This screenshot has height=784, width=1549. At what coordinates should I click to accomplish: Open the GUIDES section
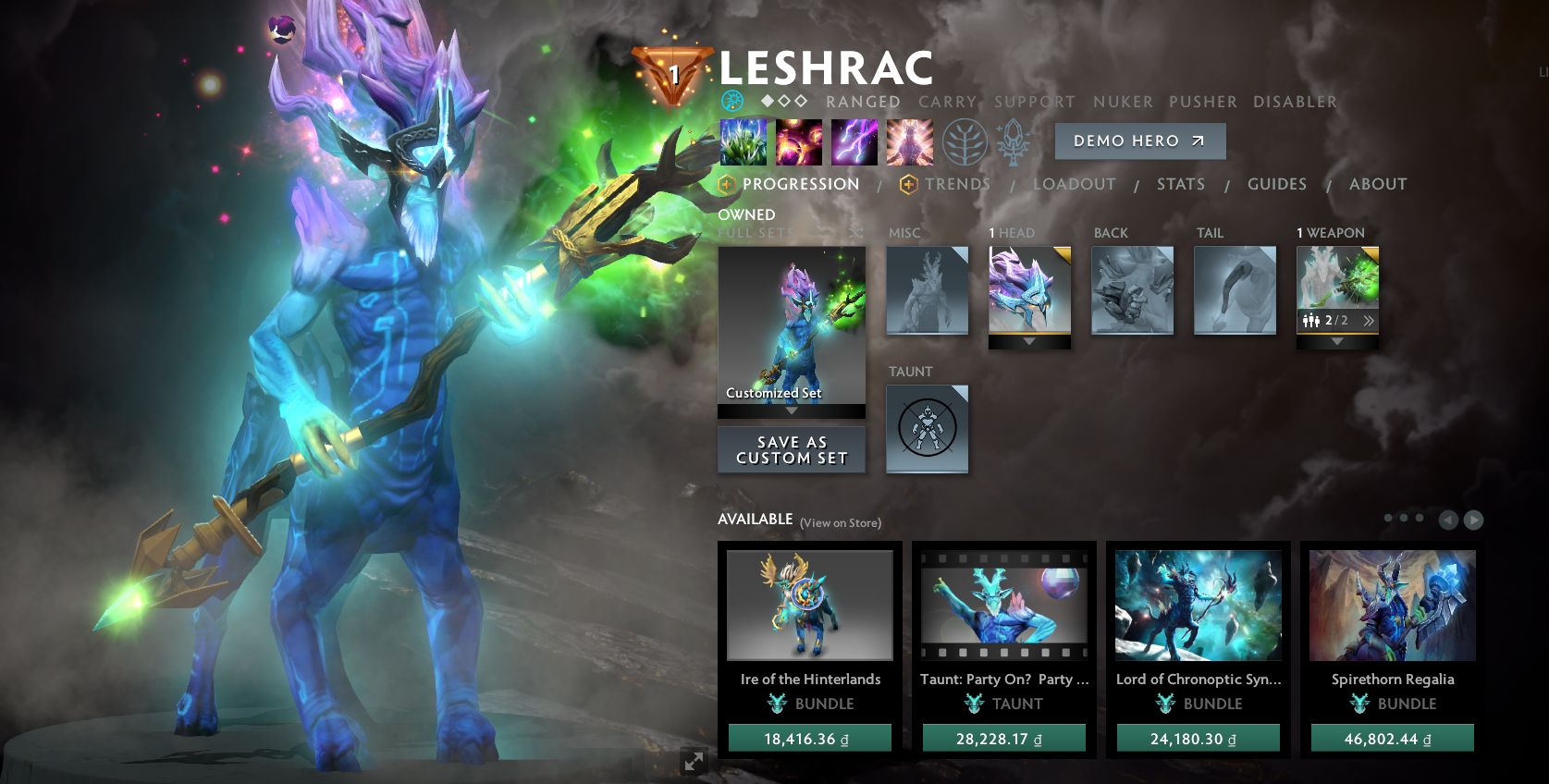[x=1277, y=184]
